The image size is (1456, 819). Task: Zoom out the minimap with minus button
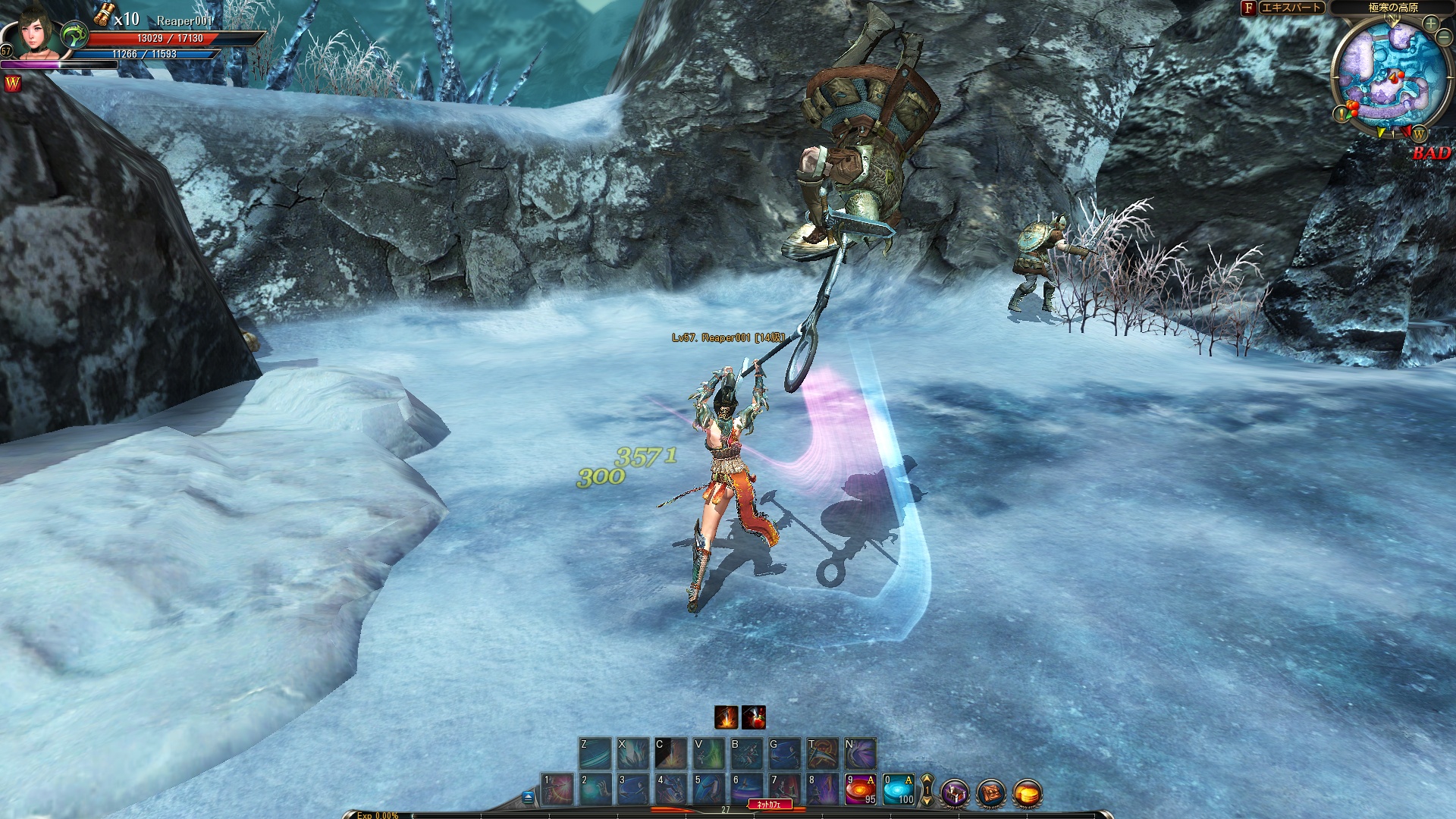(x=1445, y=38)
